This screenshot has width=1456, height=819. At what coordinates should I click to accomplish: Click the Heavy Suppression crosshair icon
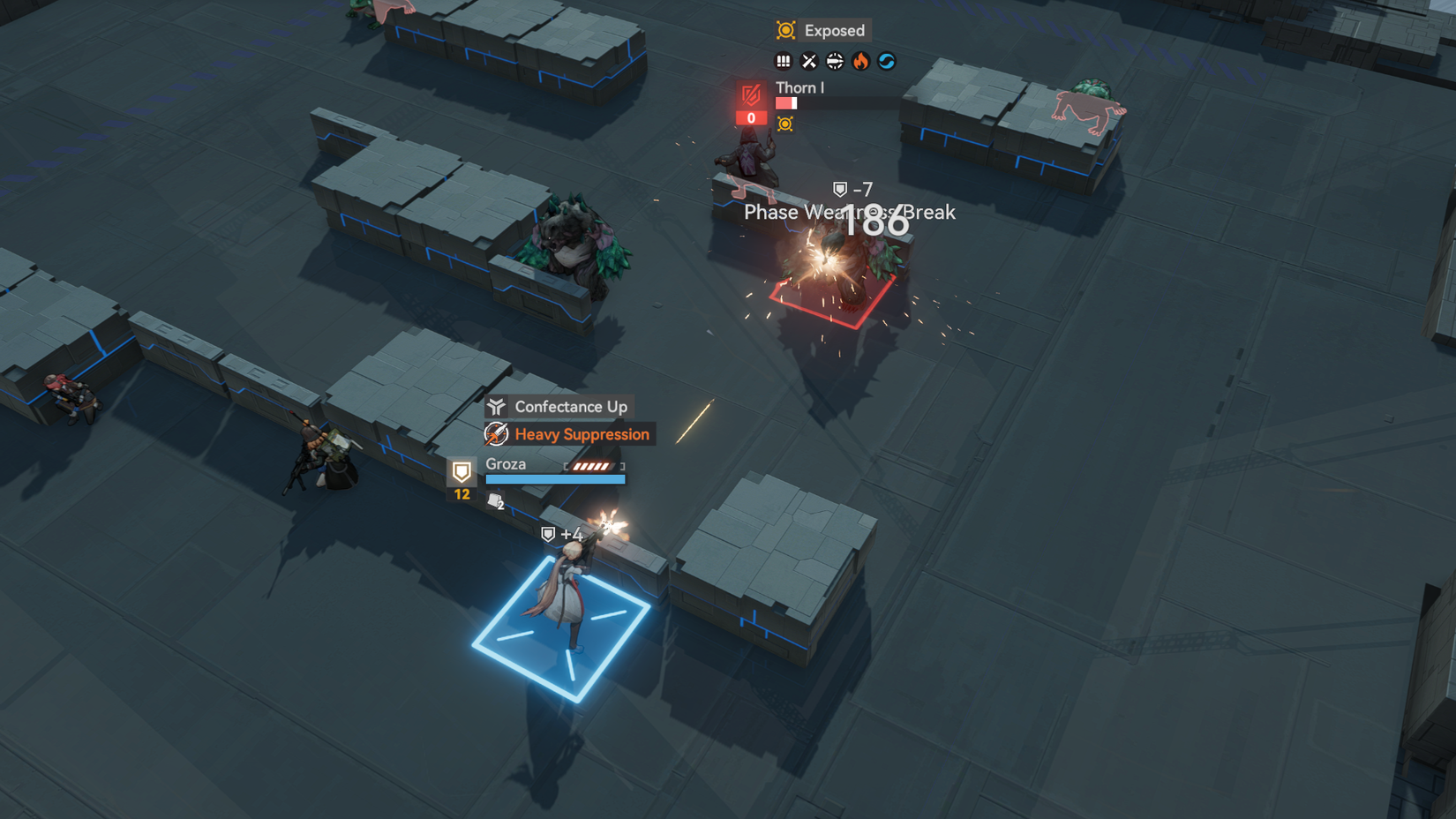pyautogui.click(x=496, y=434)
